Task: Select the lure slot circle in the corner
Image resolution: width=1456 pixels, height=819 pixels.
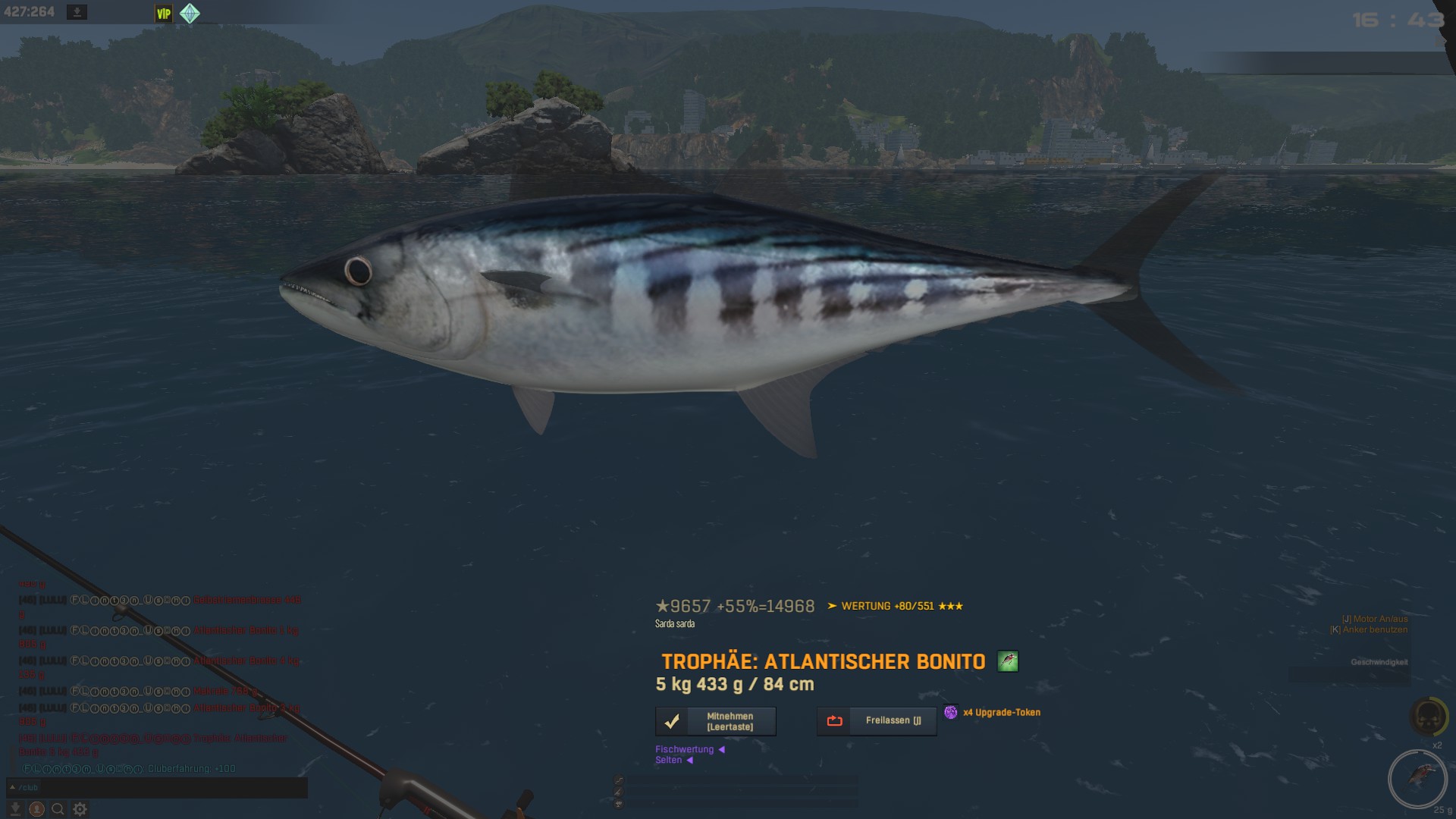Action: pyautogui.click(x=1417, y=778)
